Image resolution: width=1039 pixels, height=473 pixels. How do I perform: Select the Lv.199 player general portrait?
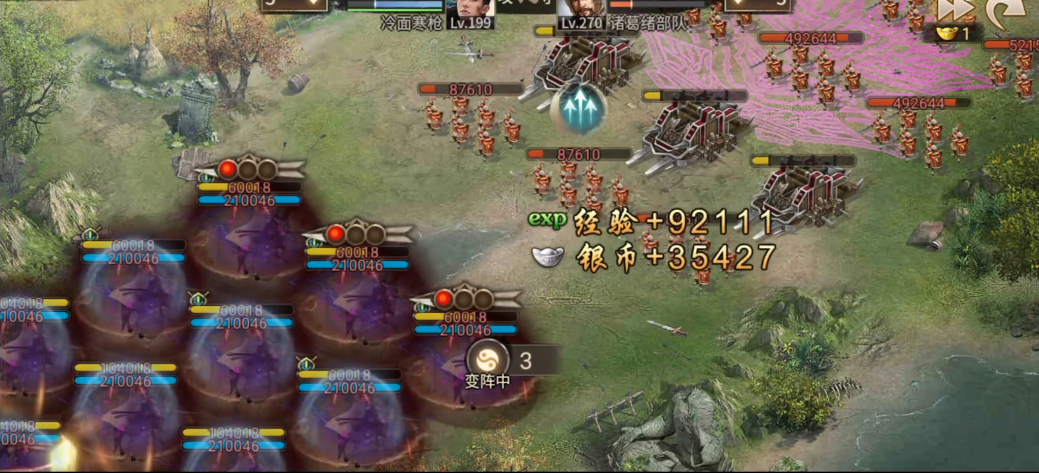(x=470, y=8)
